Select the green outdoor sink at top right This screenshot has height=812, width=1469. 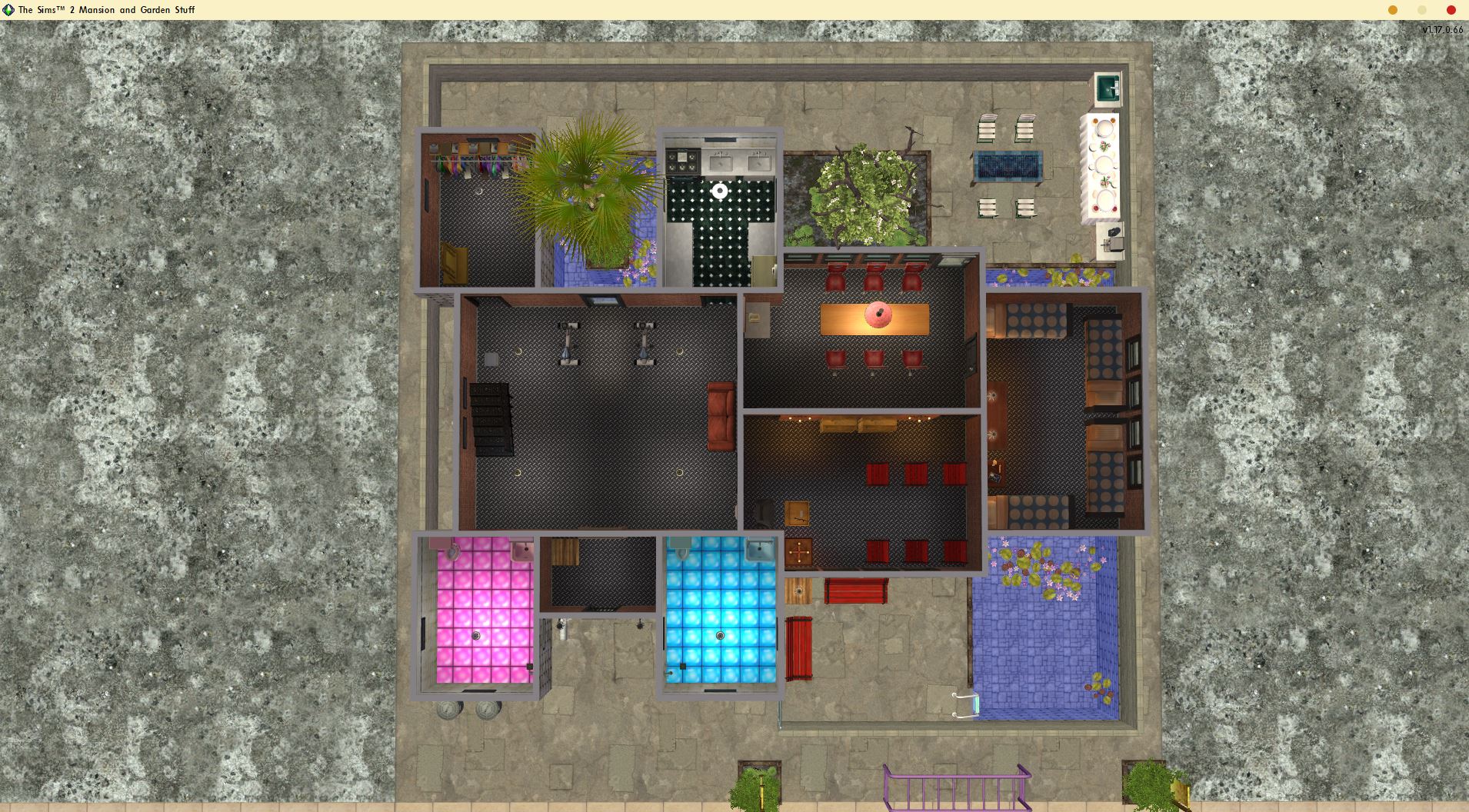click(x=1107, y=87)
